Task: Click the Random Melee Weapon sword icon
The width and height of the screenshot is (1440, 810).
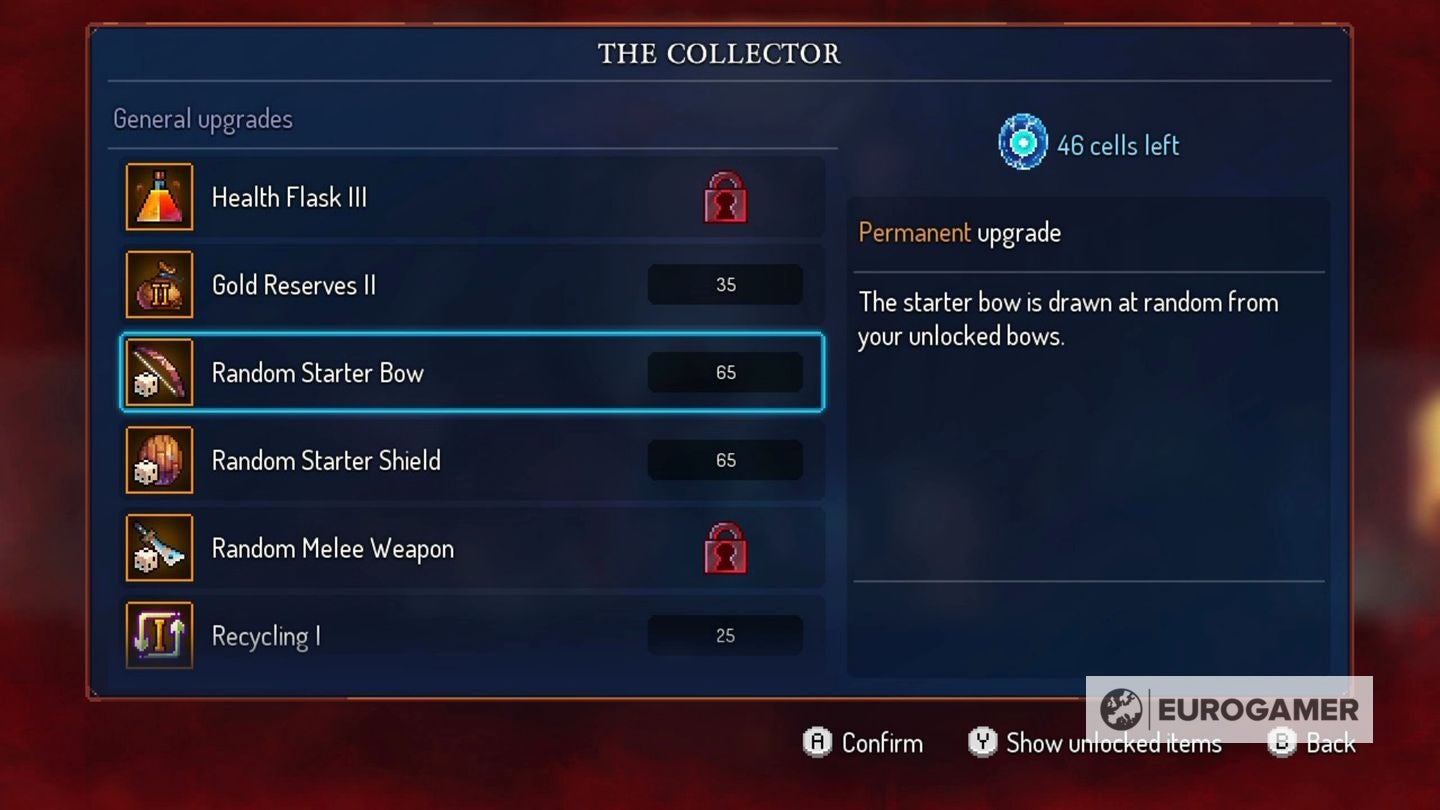Action: coord(159,549)
